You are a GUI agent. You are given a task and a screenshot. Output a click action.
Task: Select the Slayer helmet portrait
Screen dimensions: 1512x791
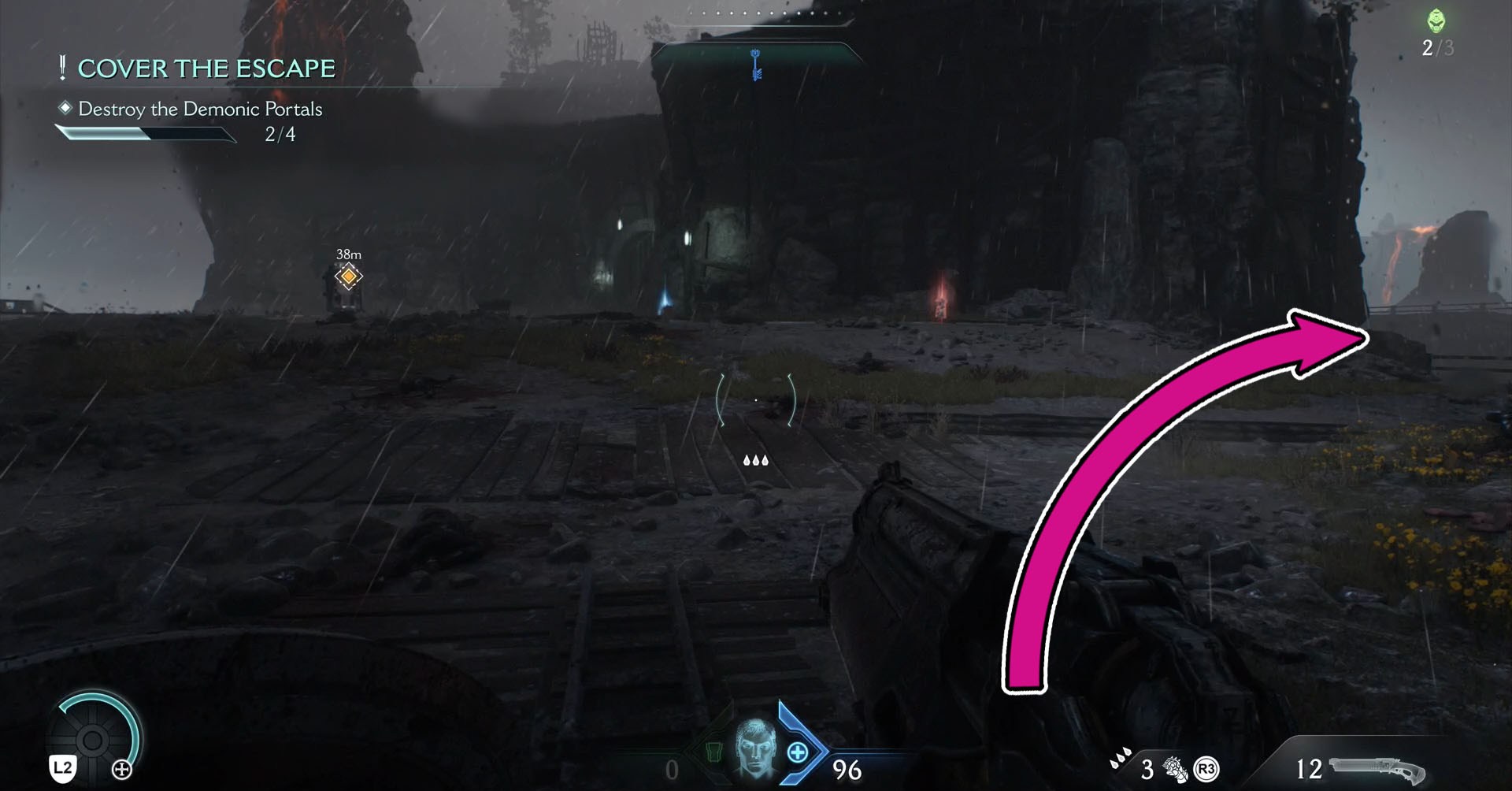point(754,749)
